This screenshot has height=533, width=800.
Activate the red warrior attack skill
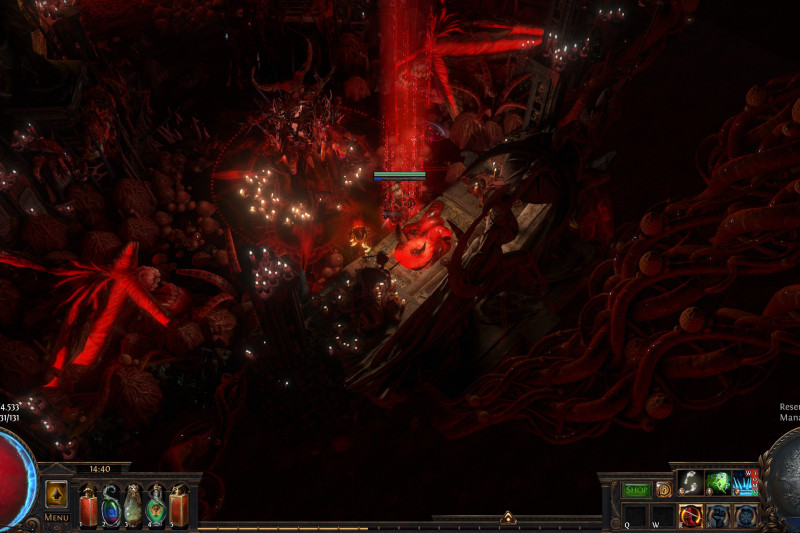coord(691,516)
